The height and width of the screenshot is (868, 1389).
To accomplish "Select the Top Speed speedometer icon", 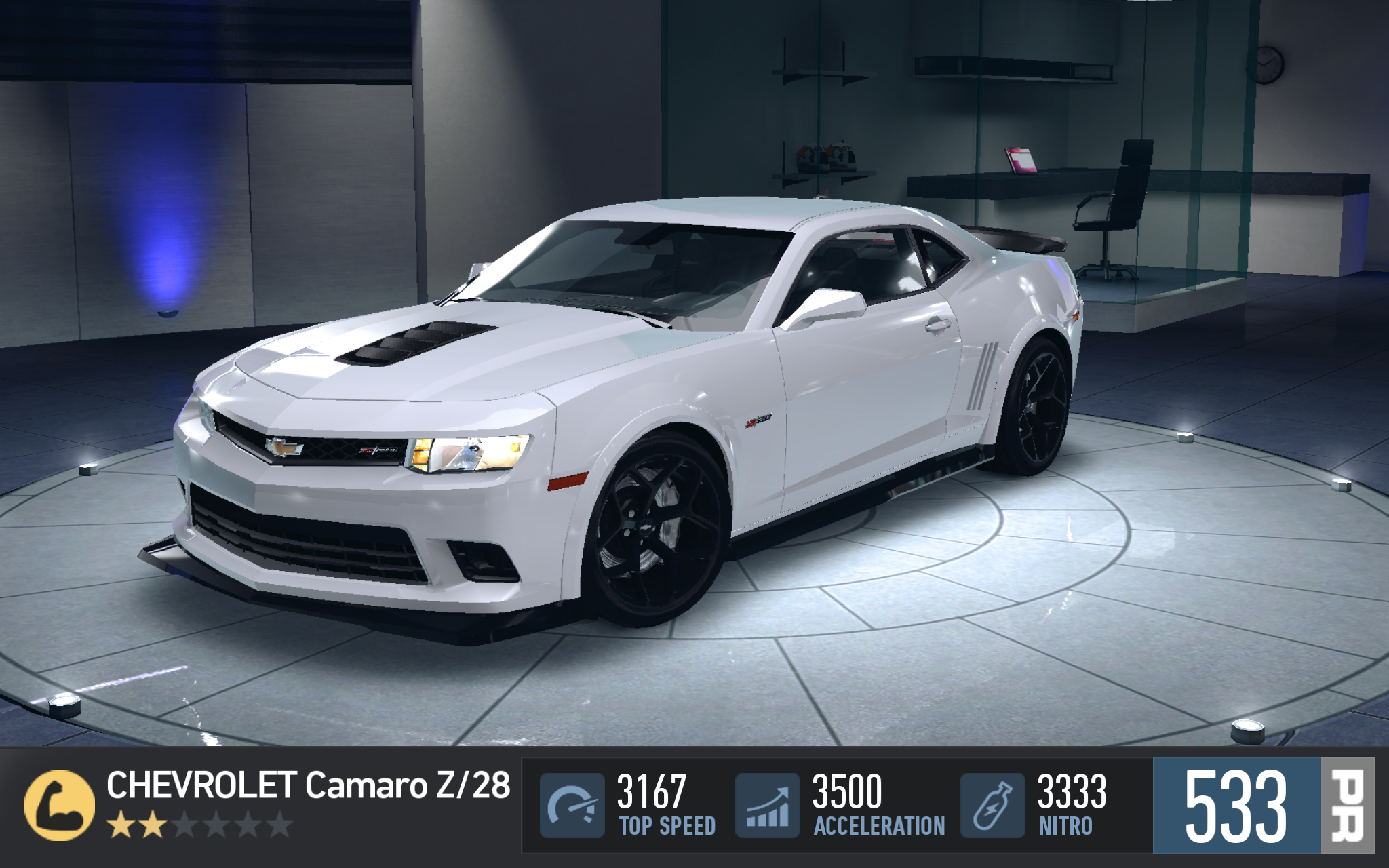I will point(572,806).
